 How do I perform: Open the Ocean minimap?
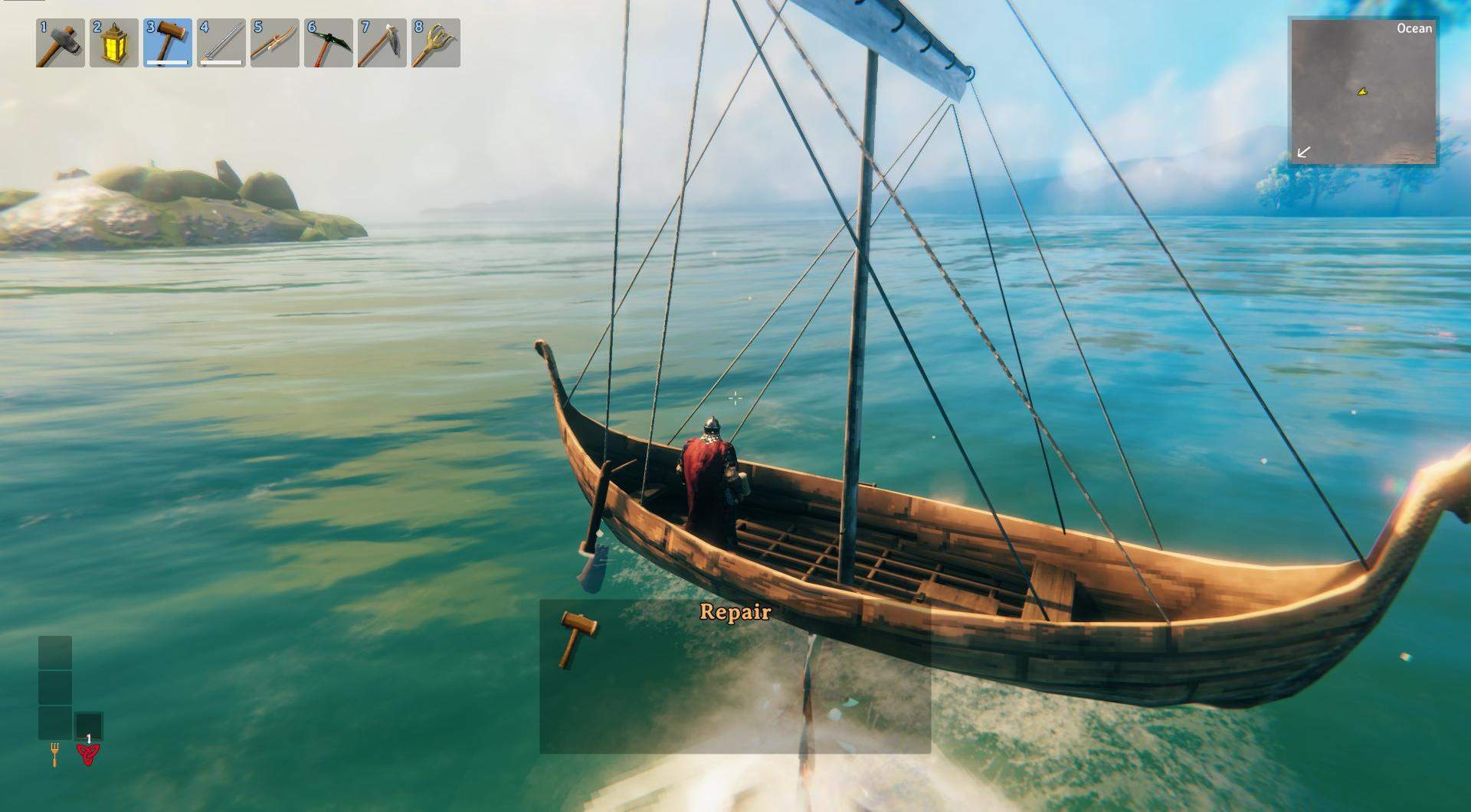click(x=1364, y=91)
